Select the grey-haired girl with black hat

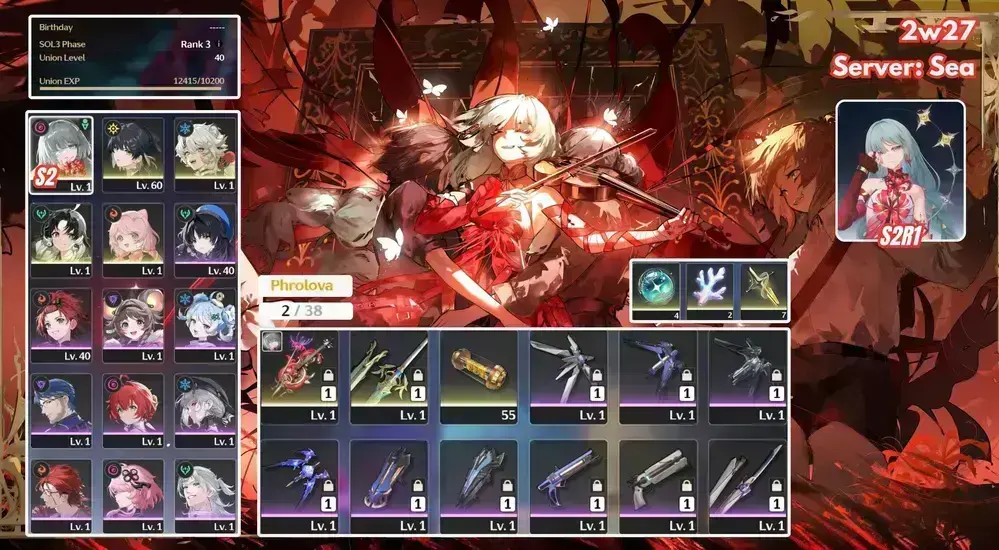pyautogui.click(x=204, y=410)
